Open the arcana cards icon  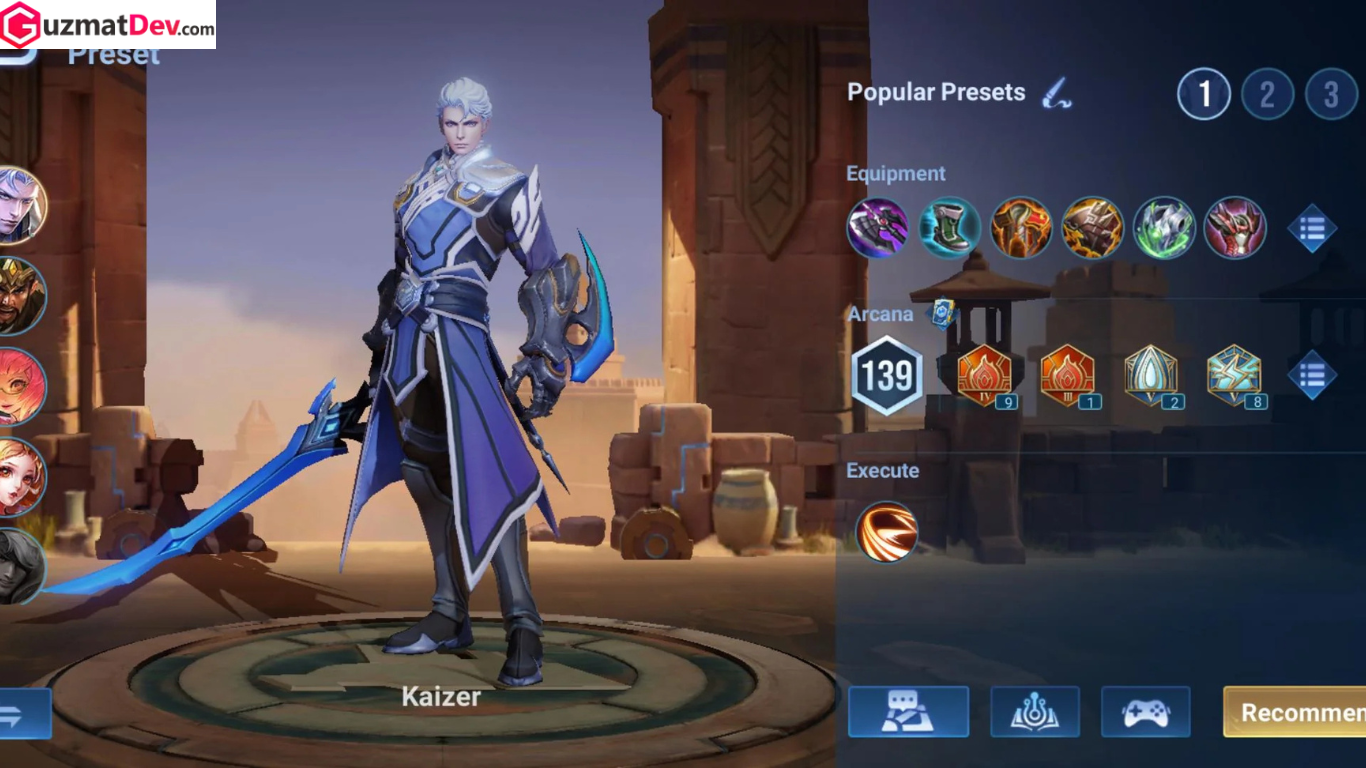940,313
